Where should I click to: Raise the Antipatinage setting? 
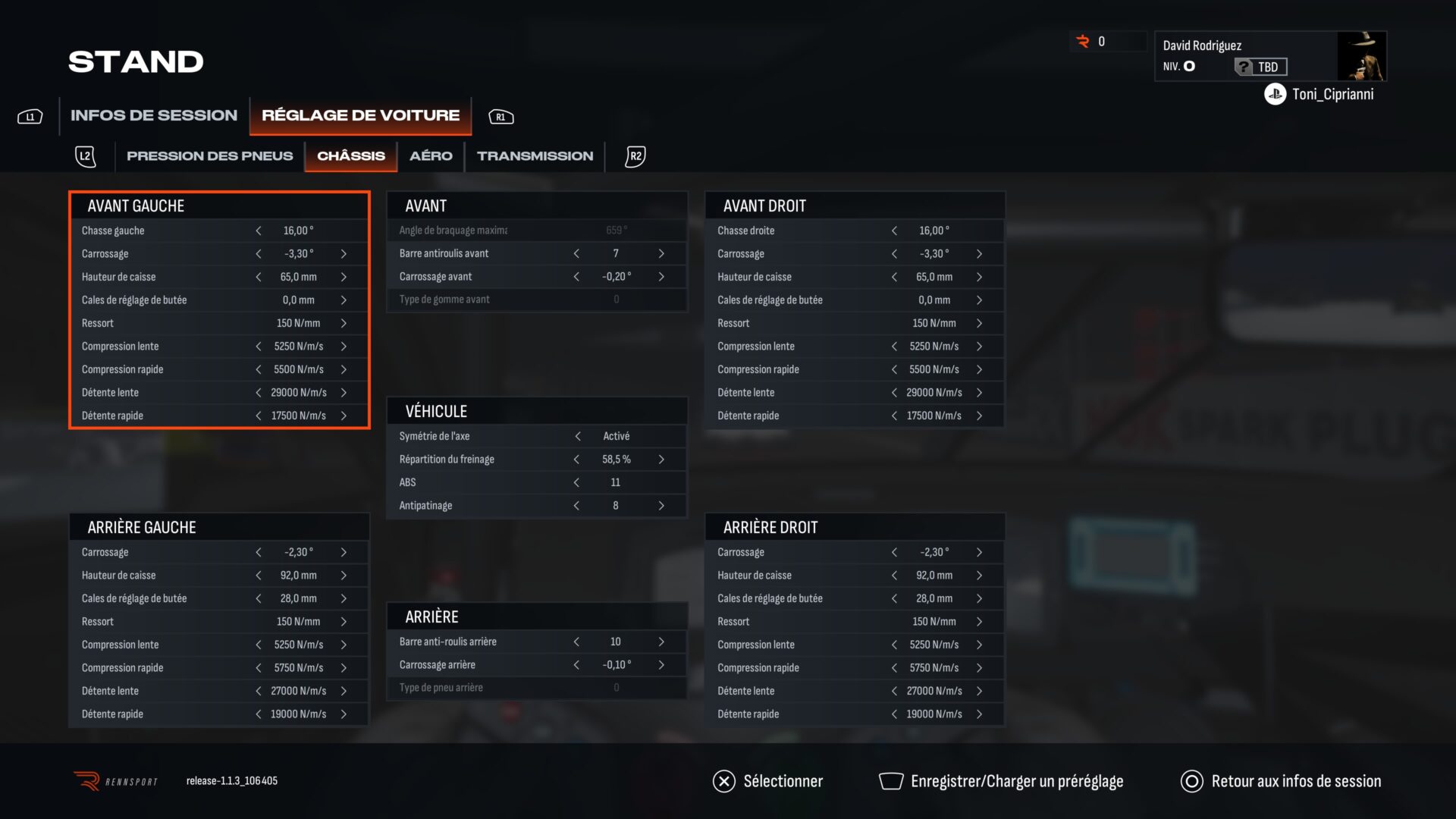tap(661, 506)
